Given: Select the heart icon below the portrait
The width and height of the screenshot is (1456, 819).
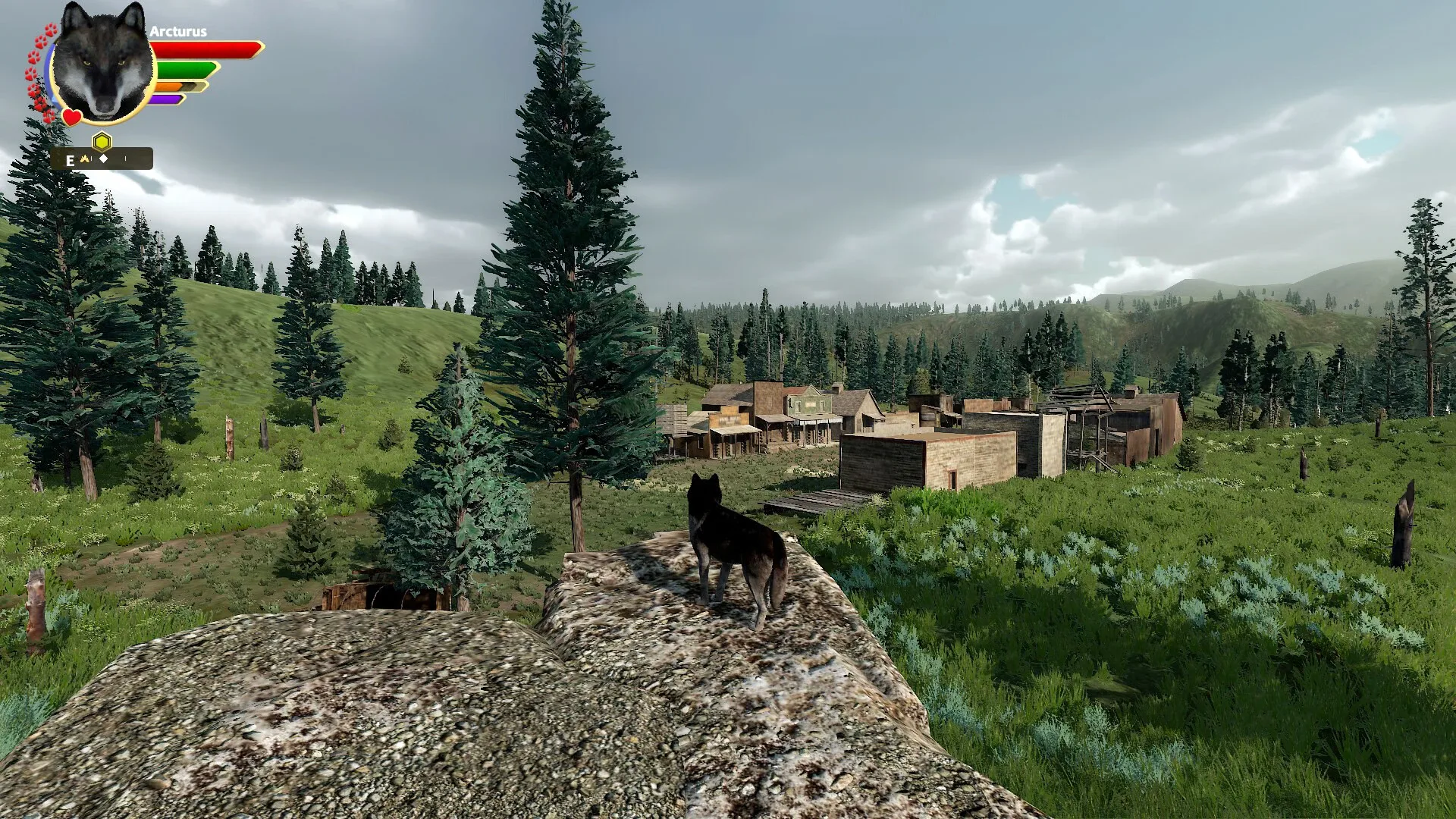Looking at the screenshot, I should (71, 117).
